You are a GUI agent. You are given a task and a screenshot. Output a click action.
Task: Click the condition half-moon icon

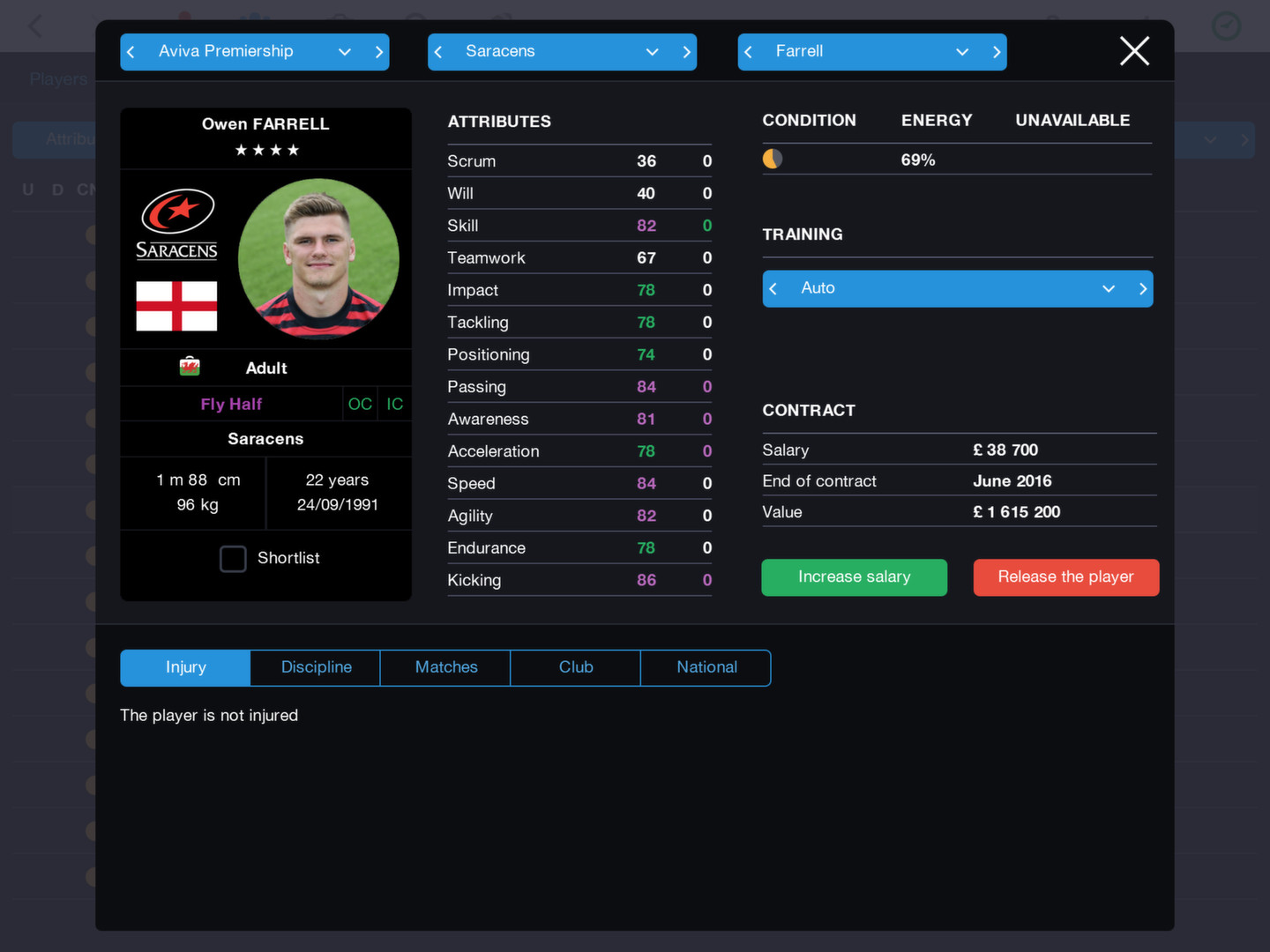tap(772, 160)
